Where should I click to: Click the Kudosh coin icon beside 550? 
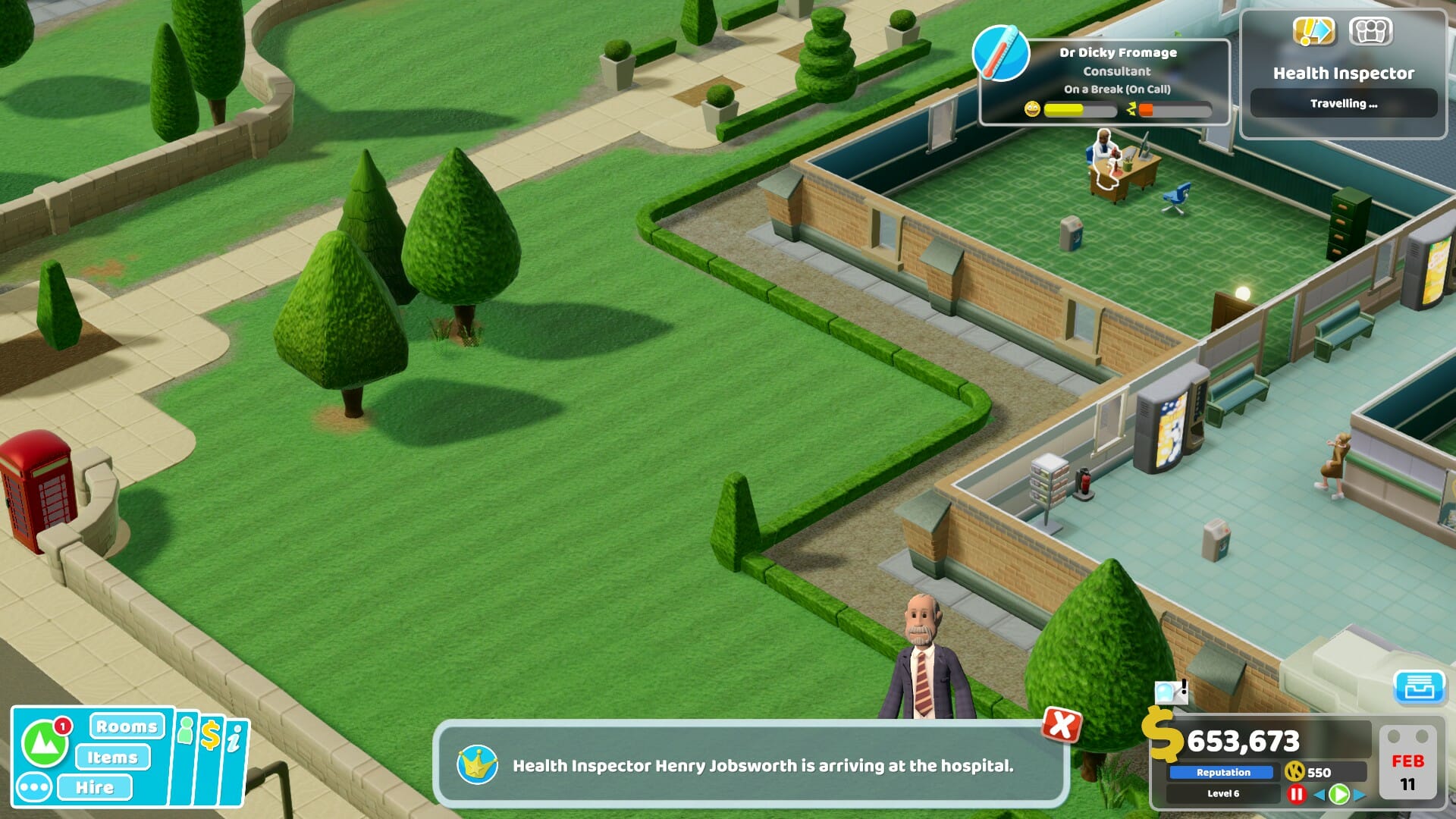click(x=1294, y=771)
